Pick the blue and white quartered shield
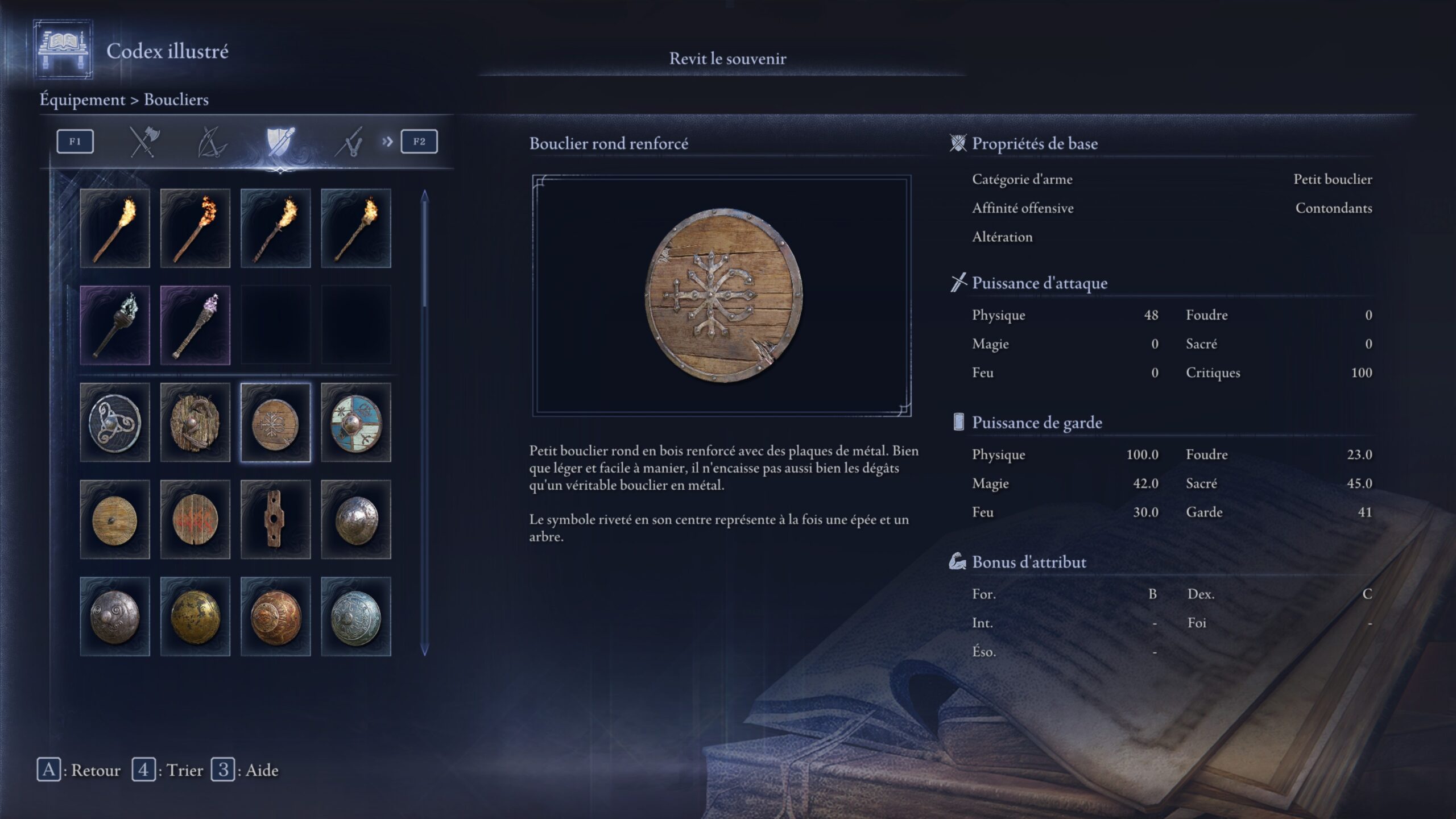This screenshot has height=819, width=1456. (x=356, y=423)
